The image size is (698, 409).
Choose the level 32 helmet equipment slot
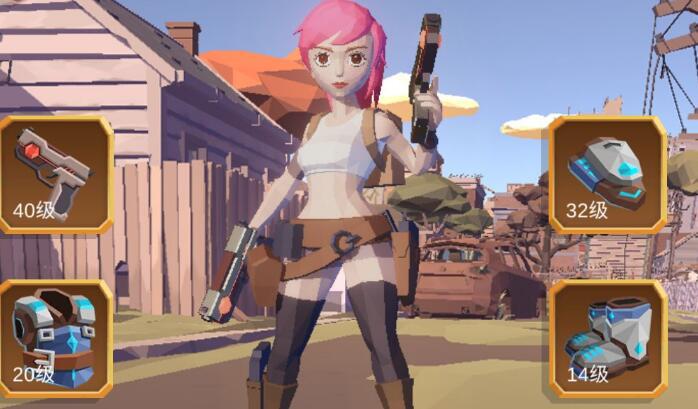(x=608, y=174)
